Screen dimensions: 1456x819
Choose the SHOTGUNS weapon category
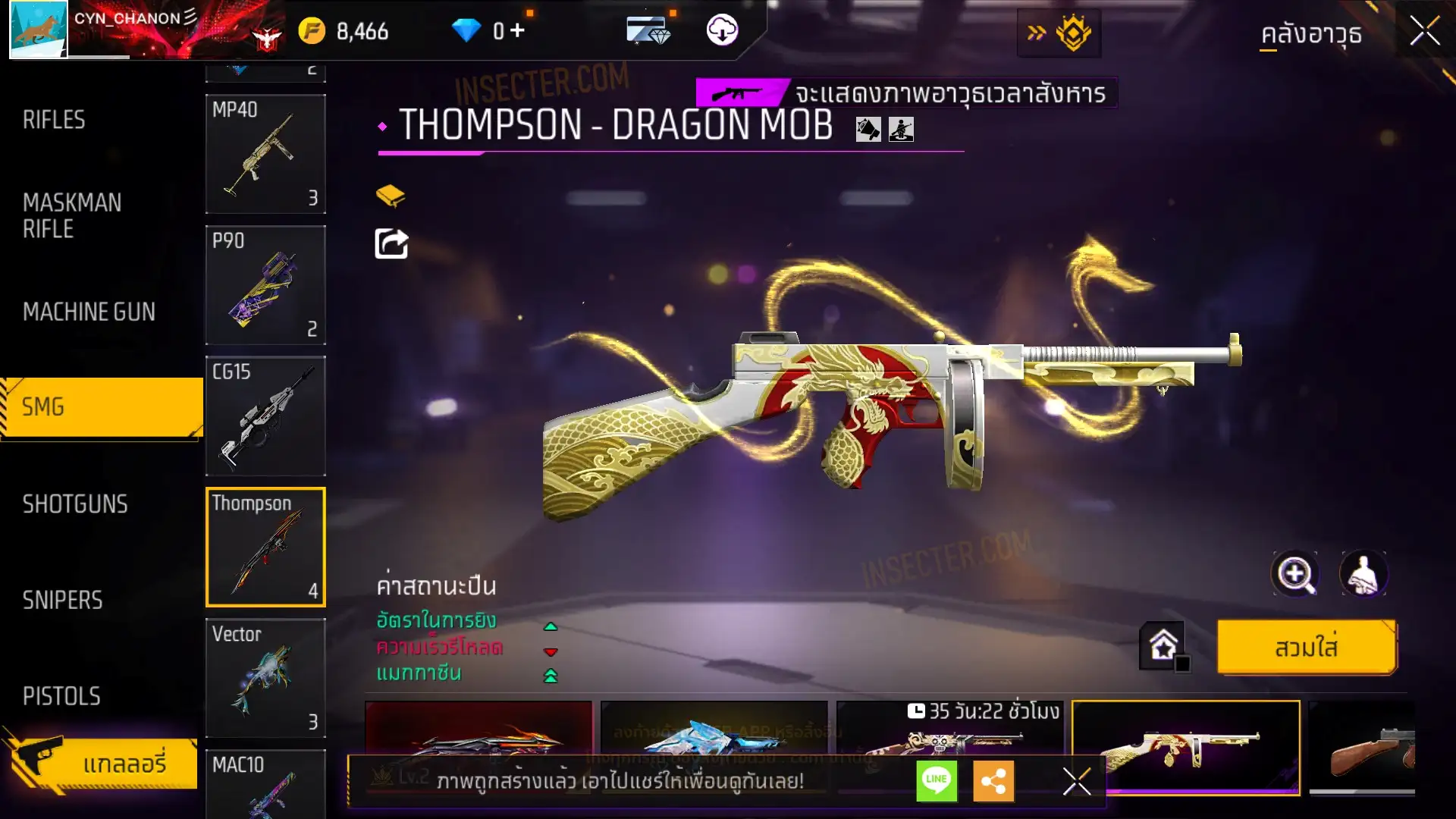pos(75,504)
